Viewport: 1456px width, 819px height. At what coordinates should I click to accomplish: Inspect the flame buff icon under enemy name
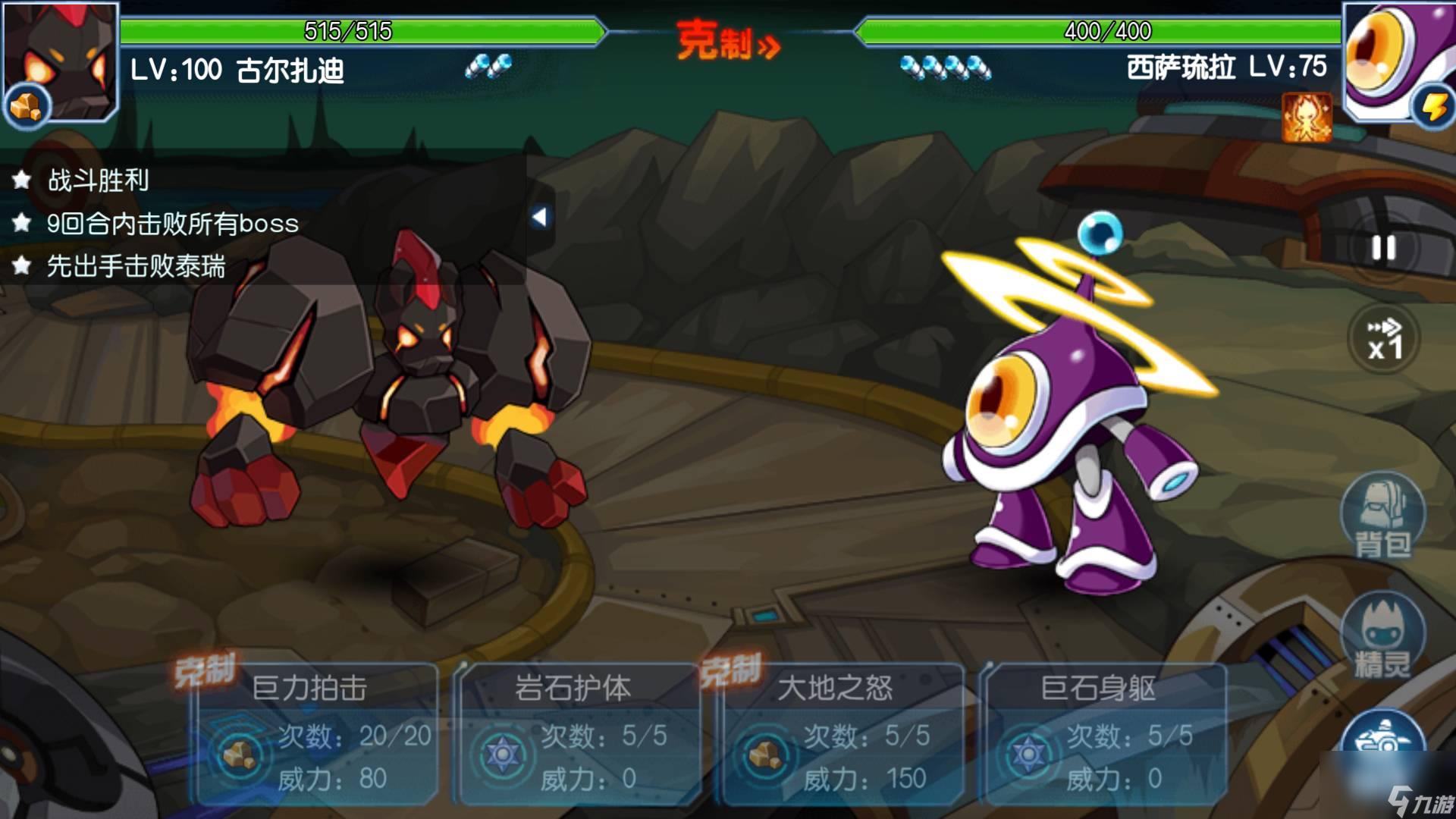tap(1306, 118)
